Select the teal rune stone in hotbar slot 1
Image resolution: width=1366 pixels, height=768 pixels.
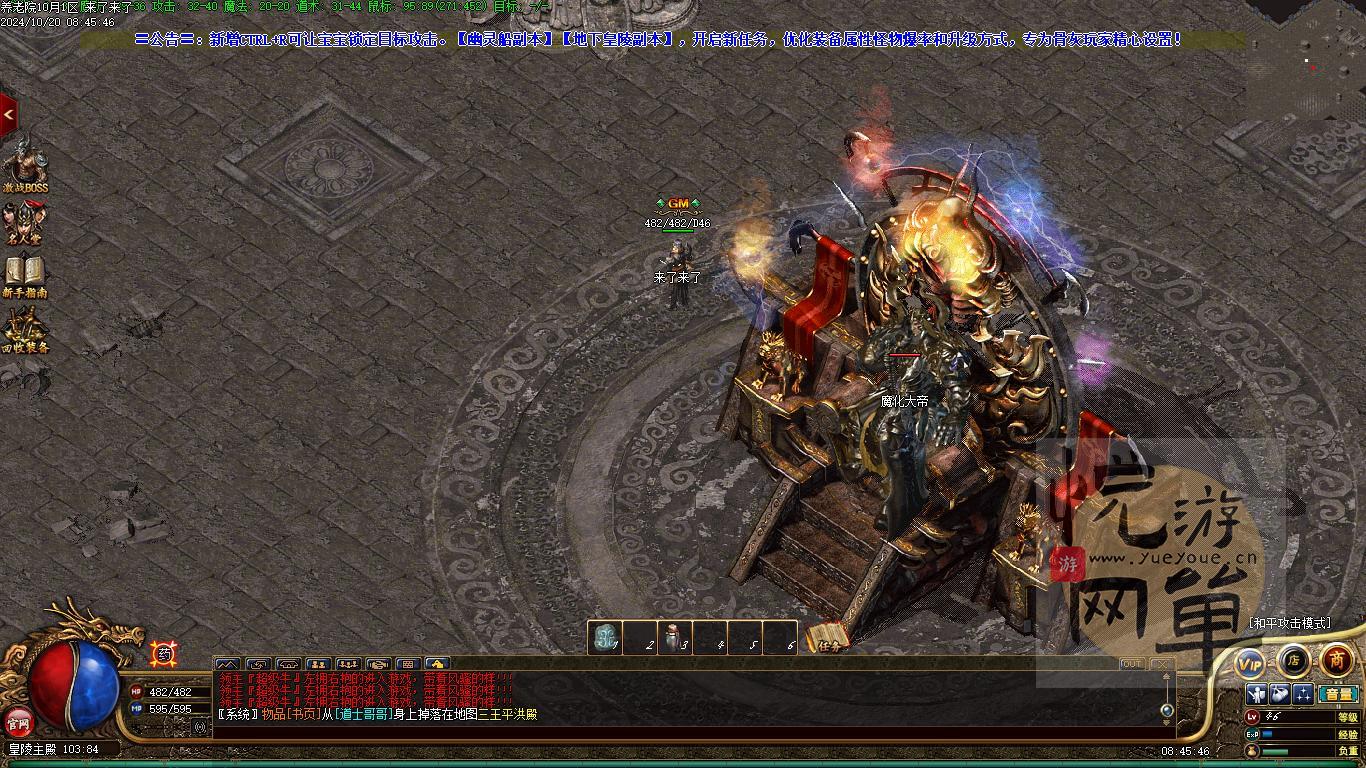coord(604,638)
